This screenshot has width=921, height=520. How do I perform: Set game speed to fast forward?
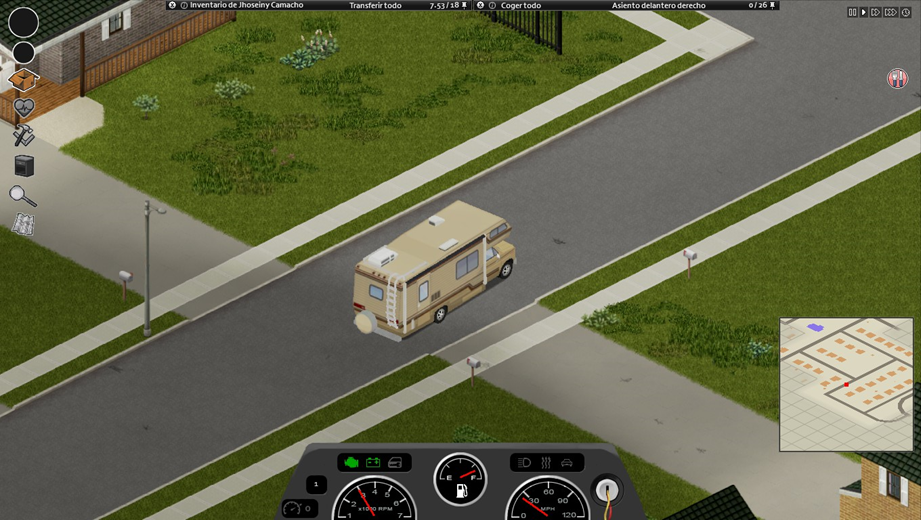(876, 12)
